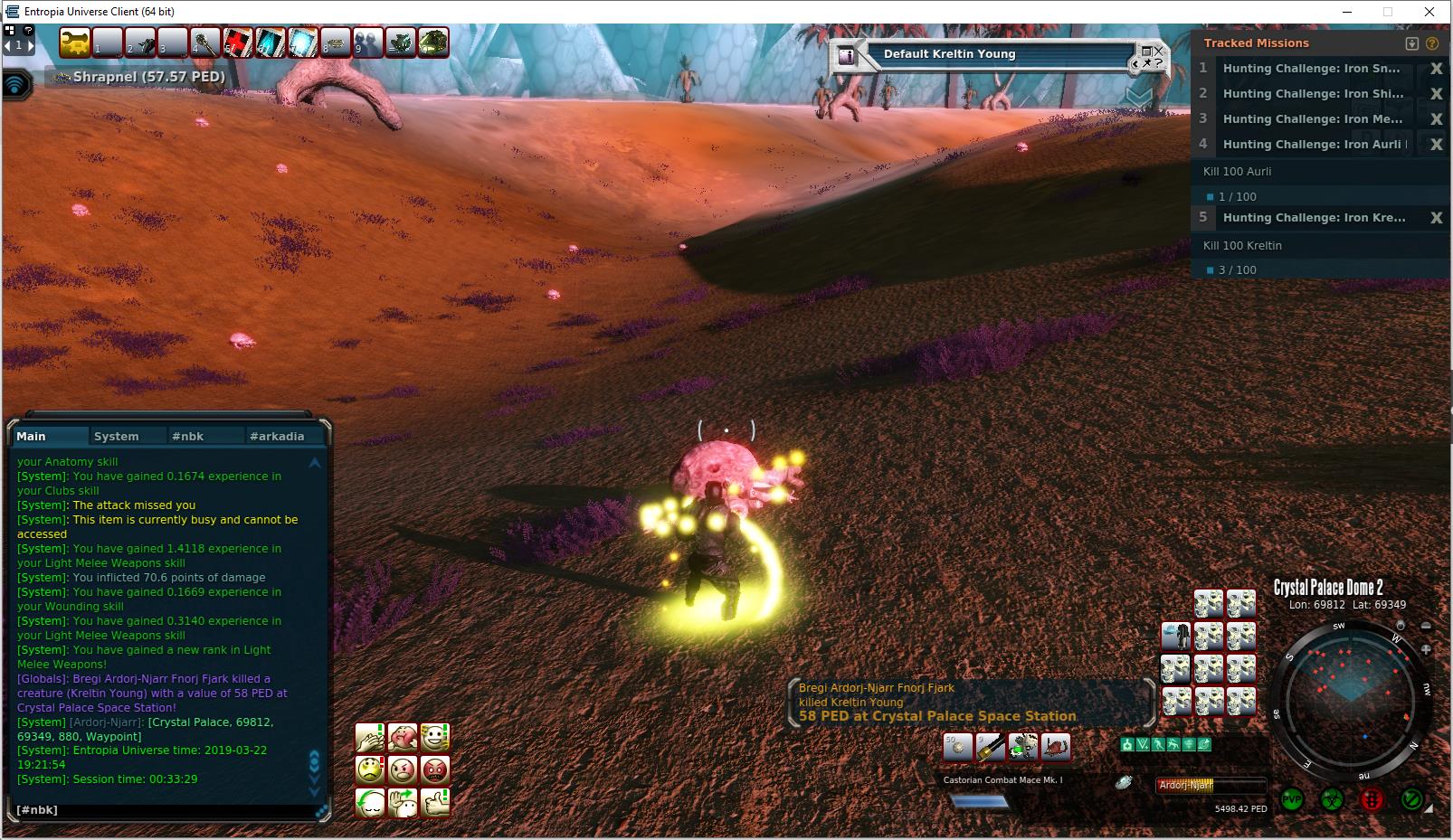Use the clapping hands emote
The width and height of the screenshot is (1453, 840).
[x=370, y=738]
